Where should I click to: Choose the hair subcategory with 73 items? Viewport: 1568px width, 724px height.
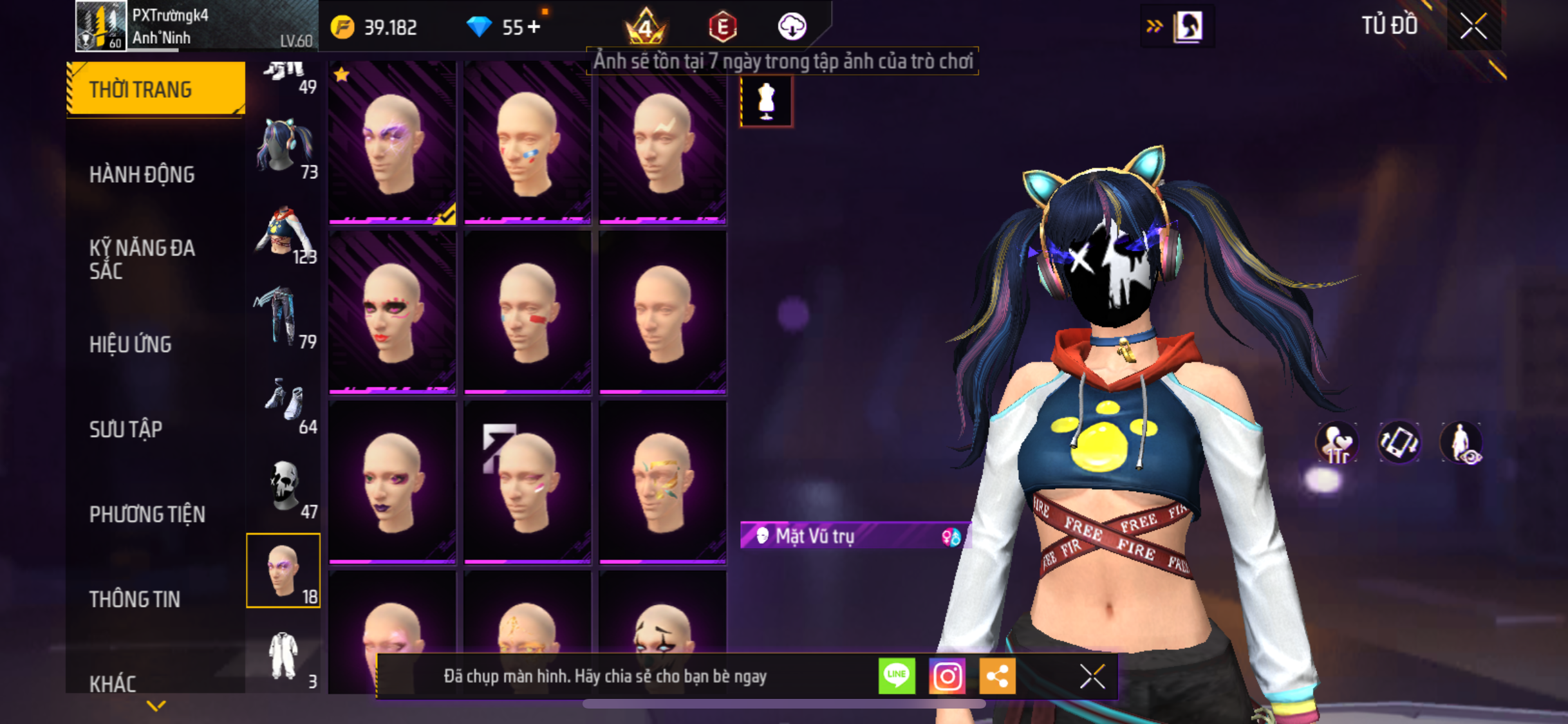[284, 148]
